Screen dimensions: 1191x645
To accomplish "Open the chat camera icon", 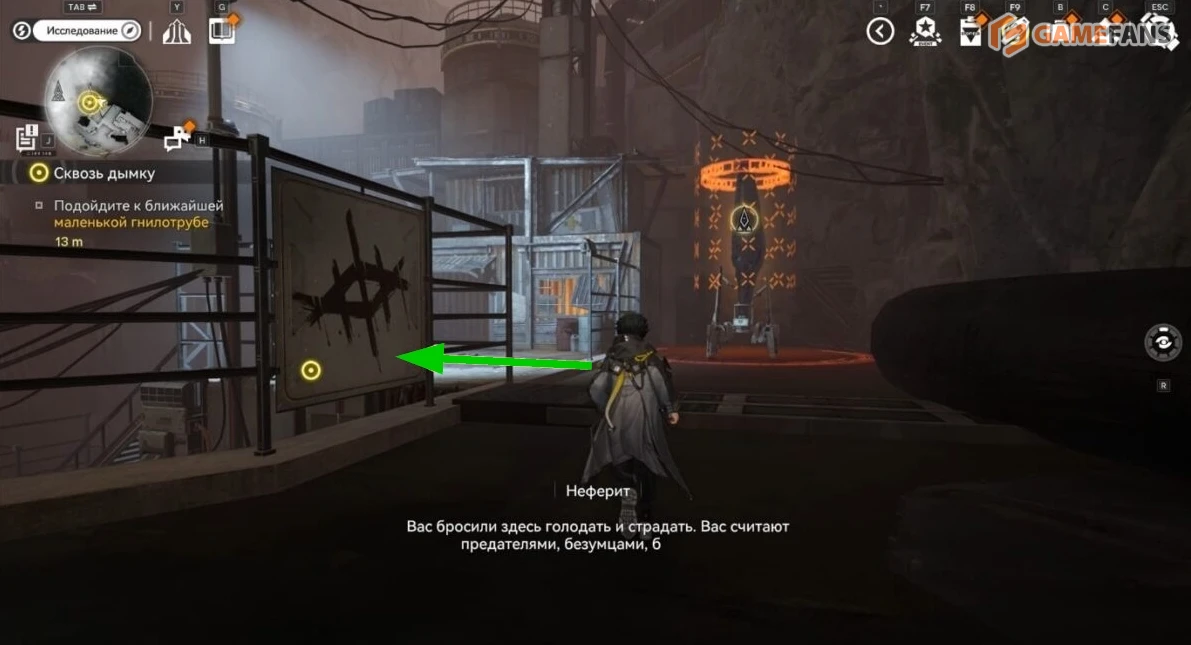I will (178, 138).
